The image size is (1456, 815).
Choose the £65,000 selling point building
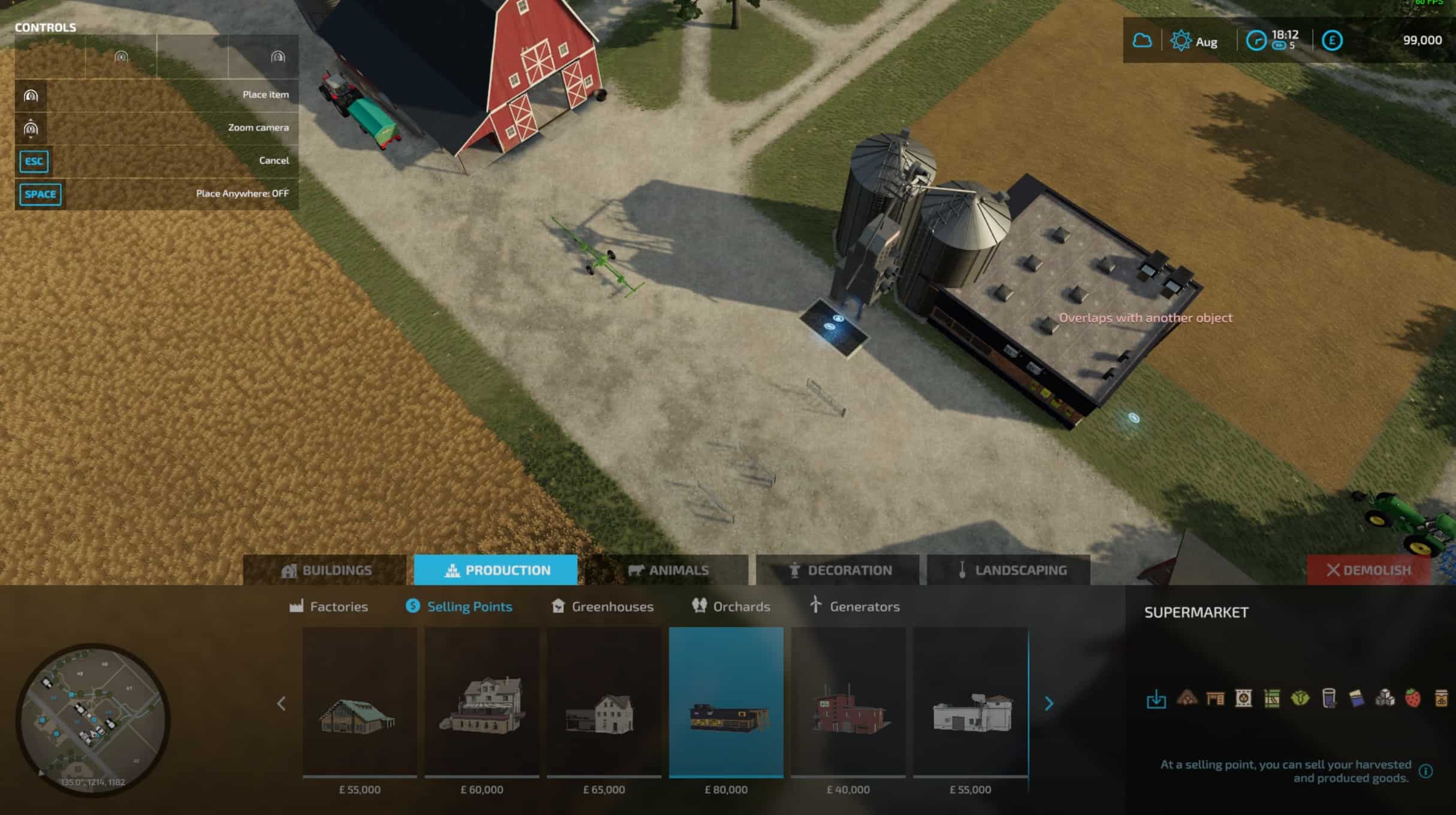pos(604,702)
